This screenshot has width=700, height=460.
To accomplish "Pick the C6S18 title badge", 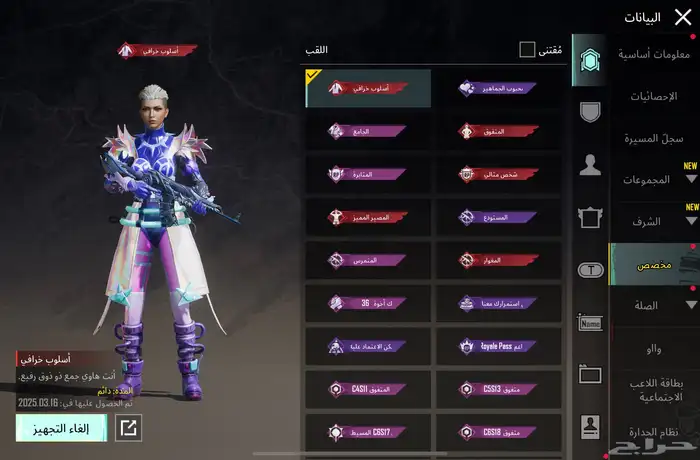I will coord(498,432).
